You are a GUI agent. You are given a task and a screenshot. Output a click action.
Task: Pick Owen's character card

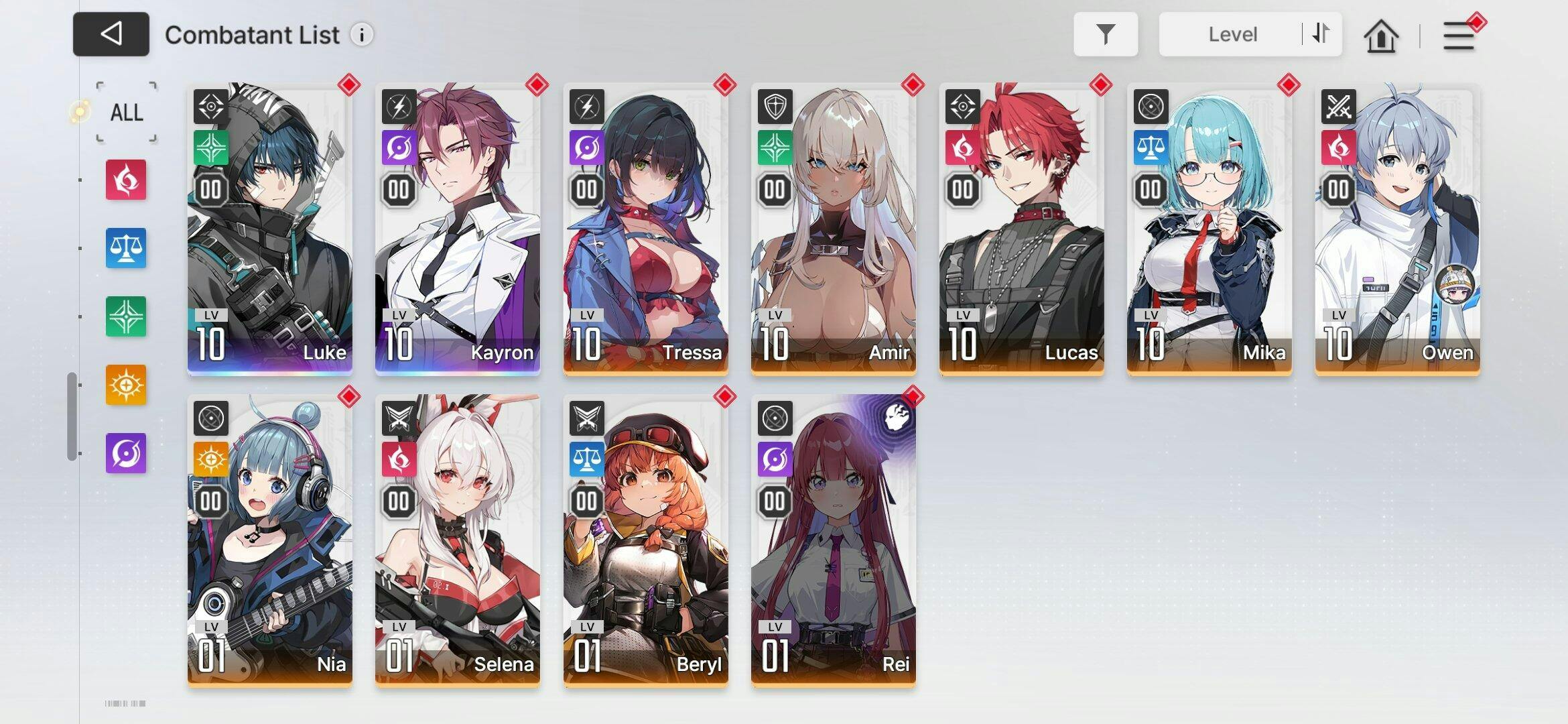(x=1397, y=228)
